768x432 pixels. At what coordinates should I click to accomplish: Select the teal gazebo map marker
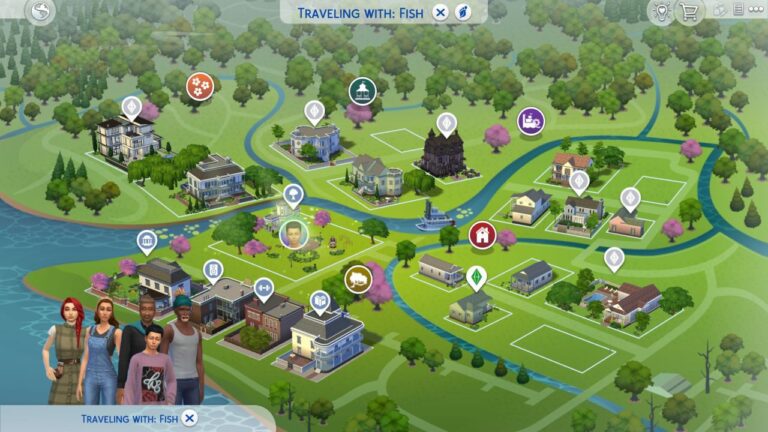tap(360, 92)
